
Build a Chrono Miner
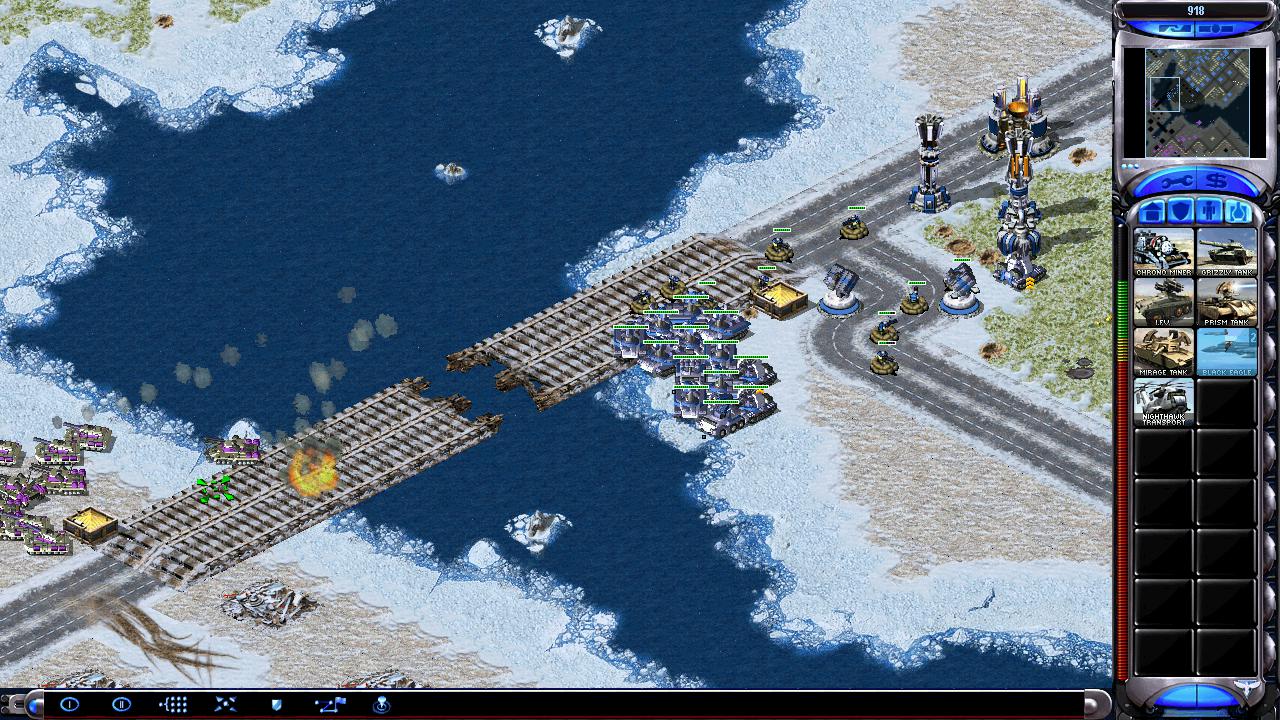(x=1163, y=252)
